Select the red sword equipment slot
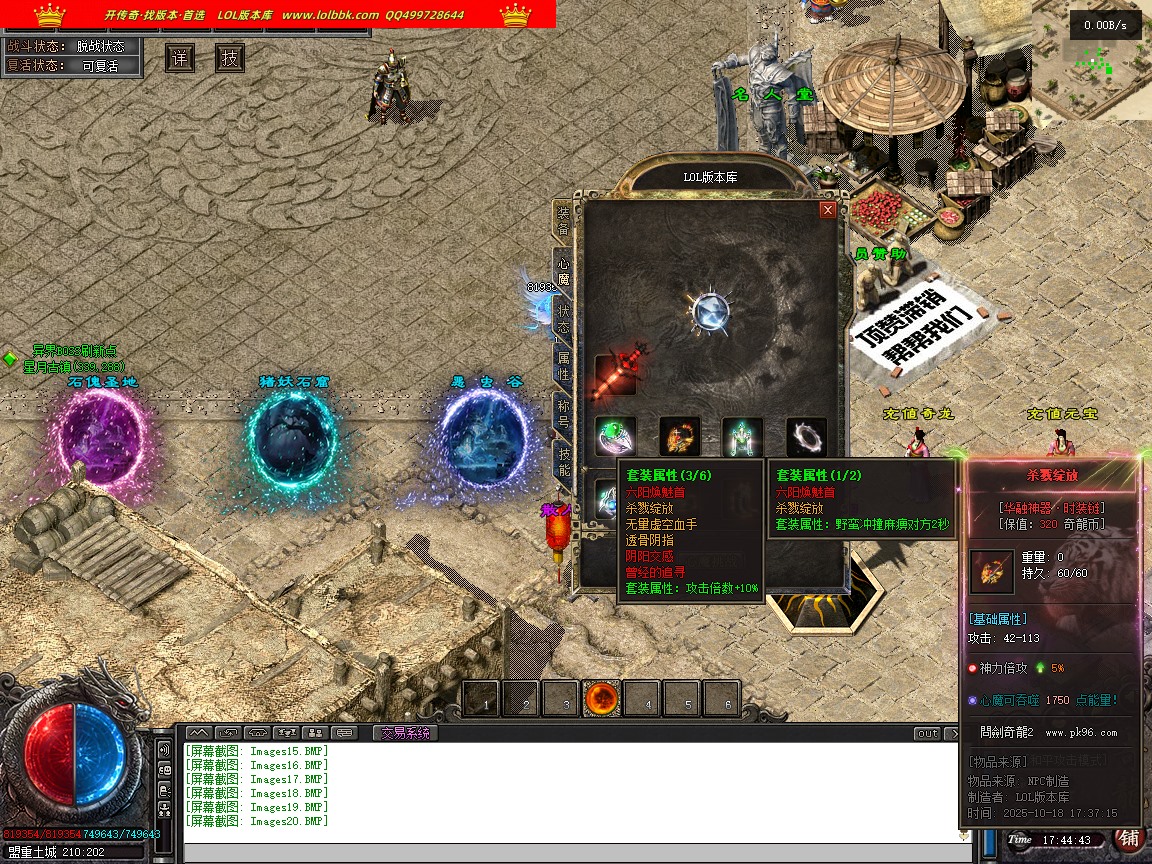The image size is (1152, 864). point(615,374)
